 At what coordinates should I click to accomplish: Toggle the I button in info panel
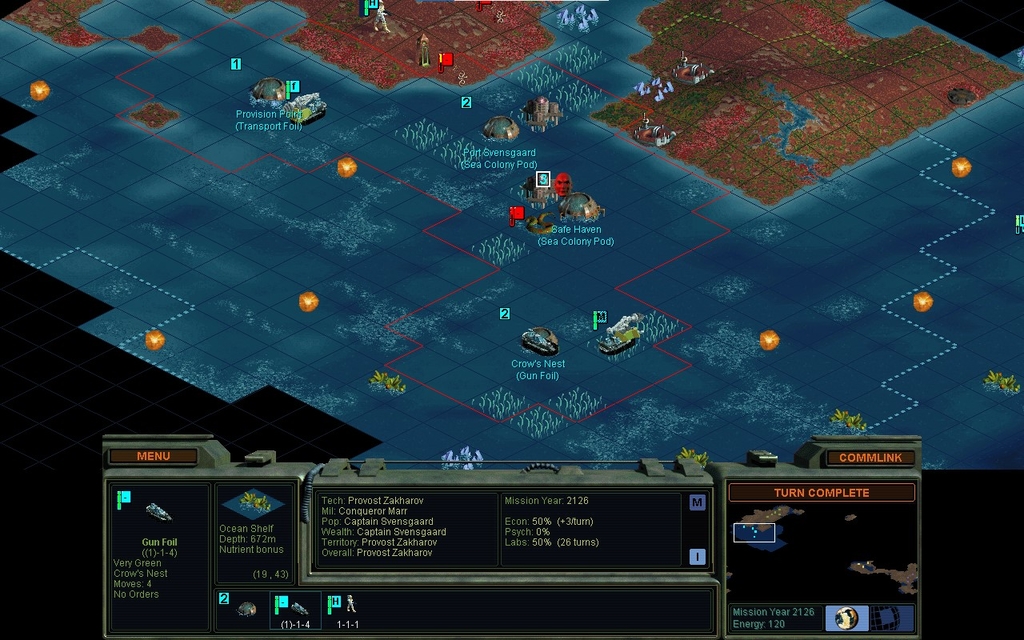[697, 557]
